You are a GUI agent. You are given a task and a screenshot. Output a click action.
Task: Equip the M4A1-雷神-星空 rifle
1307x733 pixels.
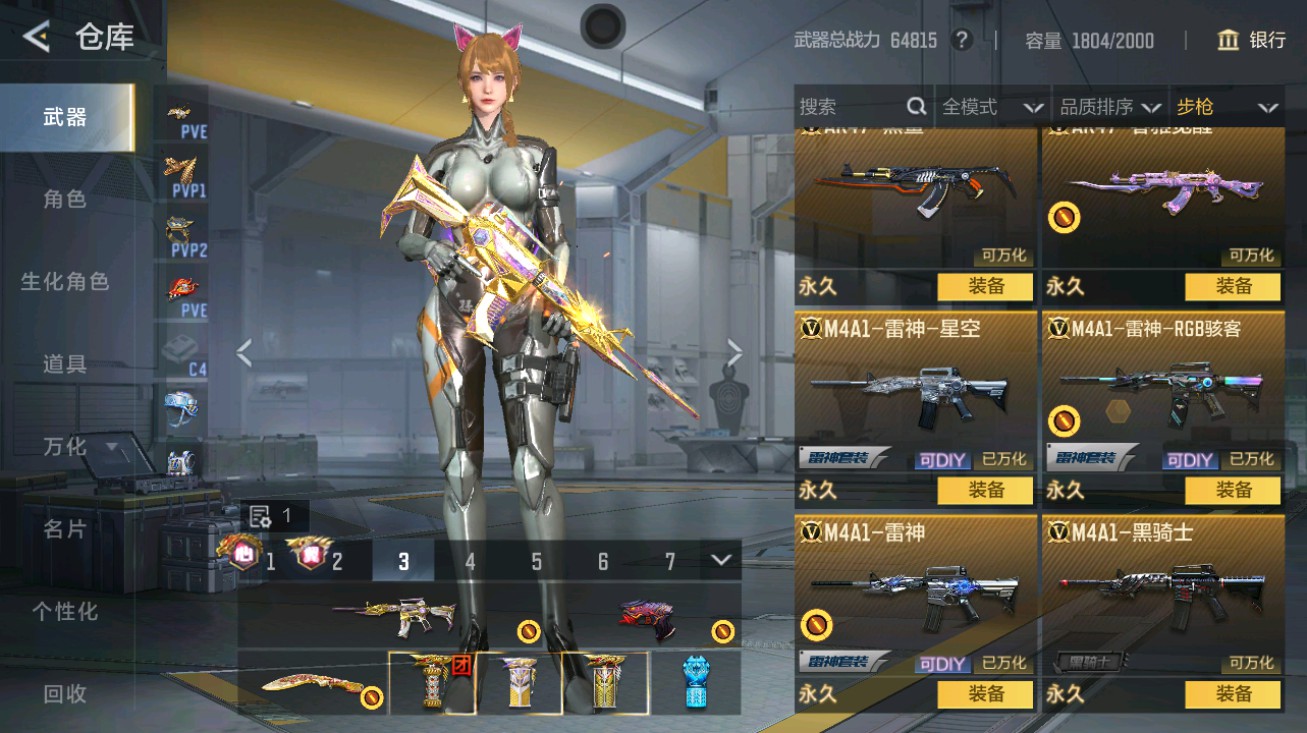pos(985,490)
